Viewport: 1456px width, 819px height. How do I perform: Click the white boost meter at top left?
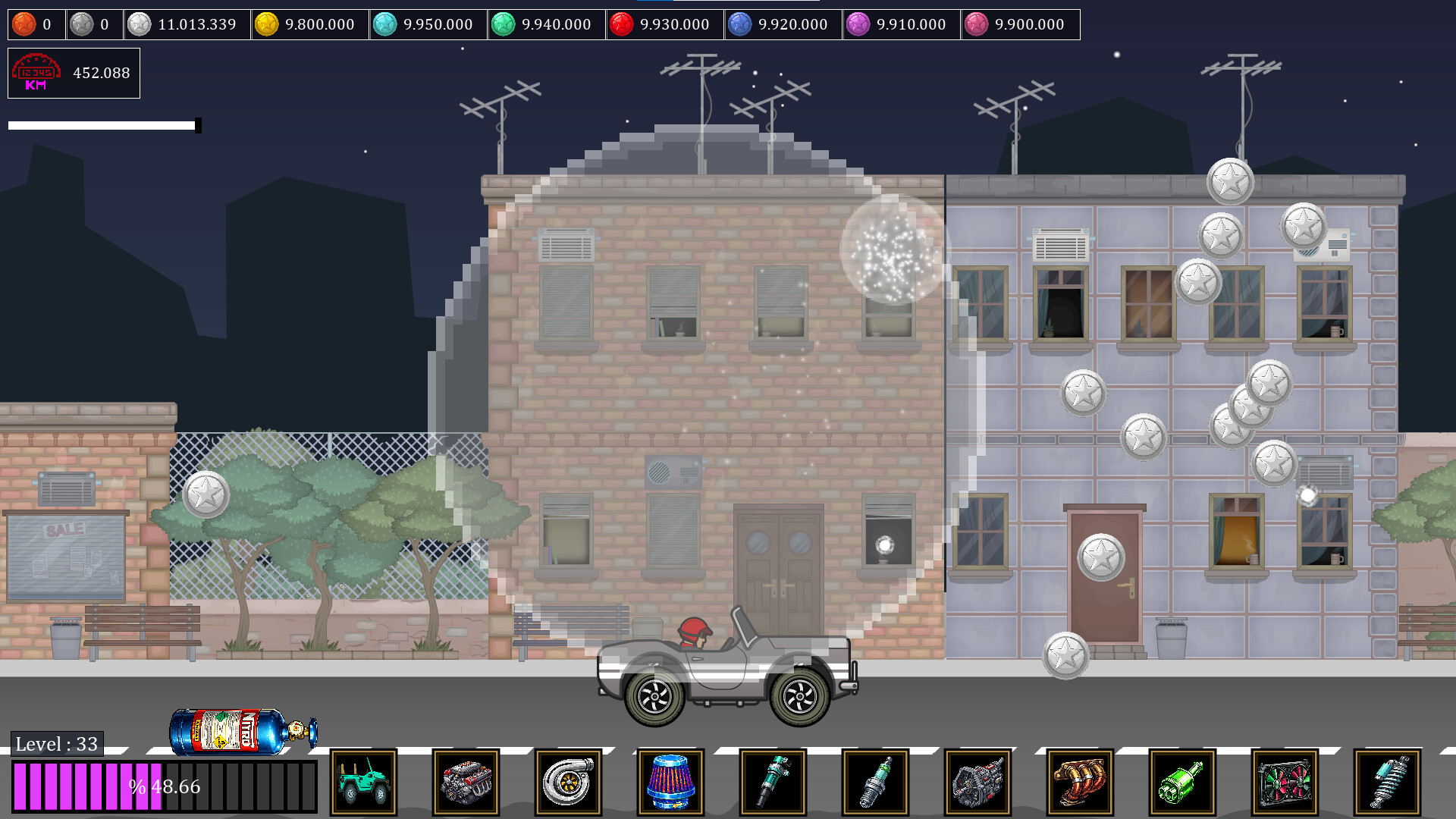pyautogui.click(x=102, y=124)
